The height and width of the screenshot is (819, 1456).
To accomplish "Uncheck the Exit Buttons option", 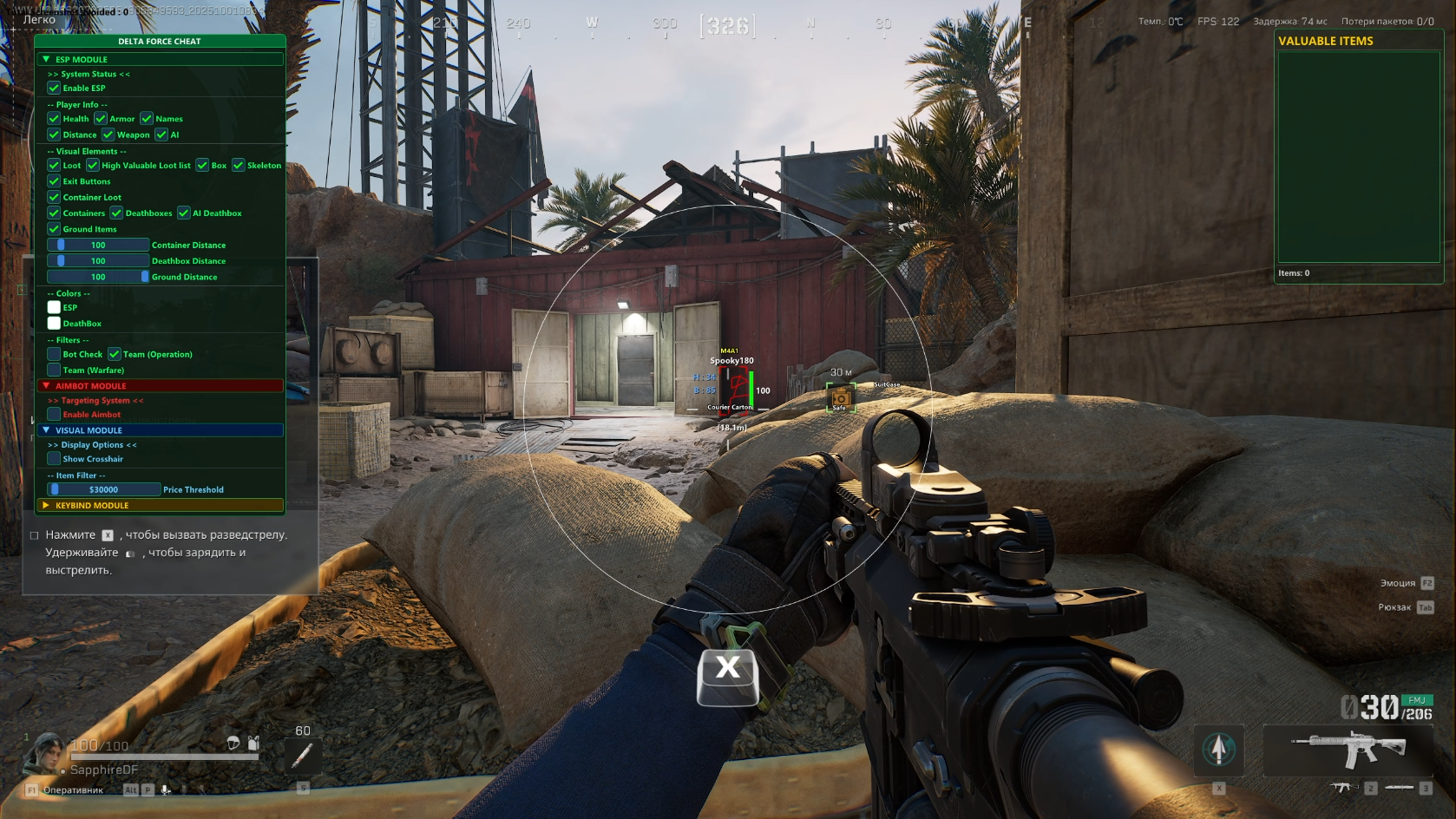I will pyautogui.click(x=54, y=181).
